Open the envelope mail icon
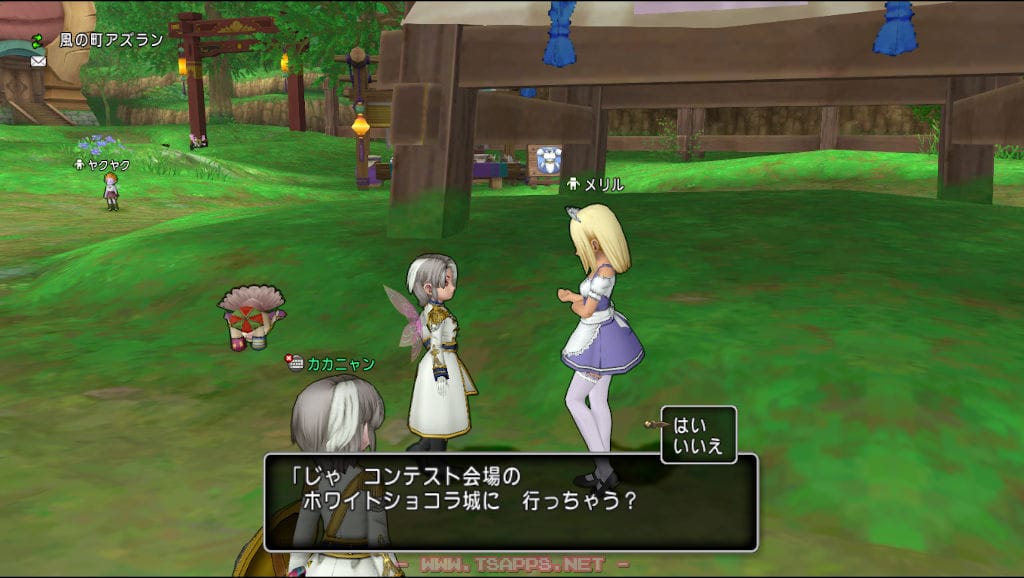1024x578 pixels. (x=38, y=60)
